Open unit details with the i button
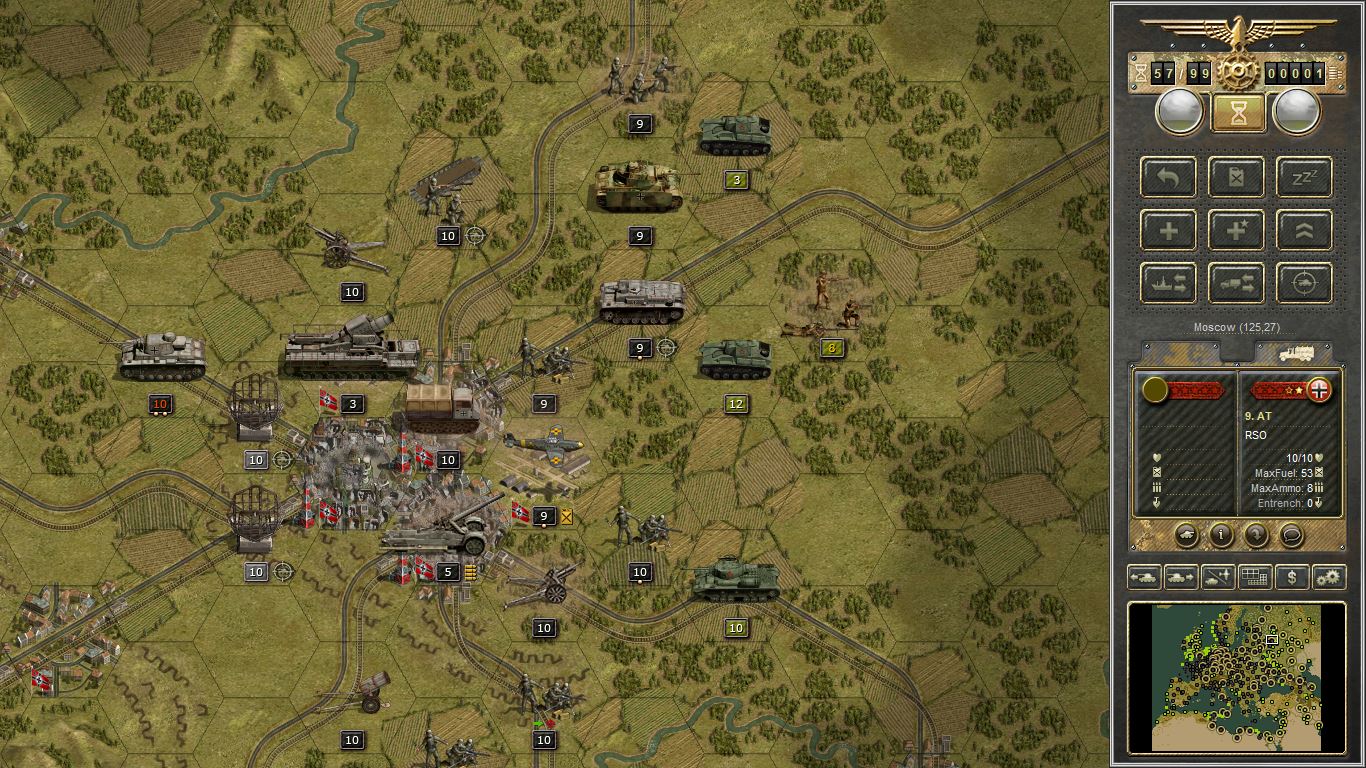The image size is (1366, 768). coord(1221,537)
